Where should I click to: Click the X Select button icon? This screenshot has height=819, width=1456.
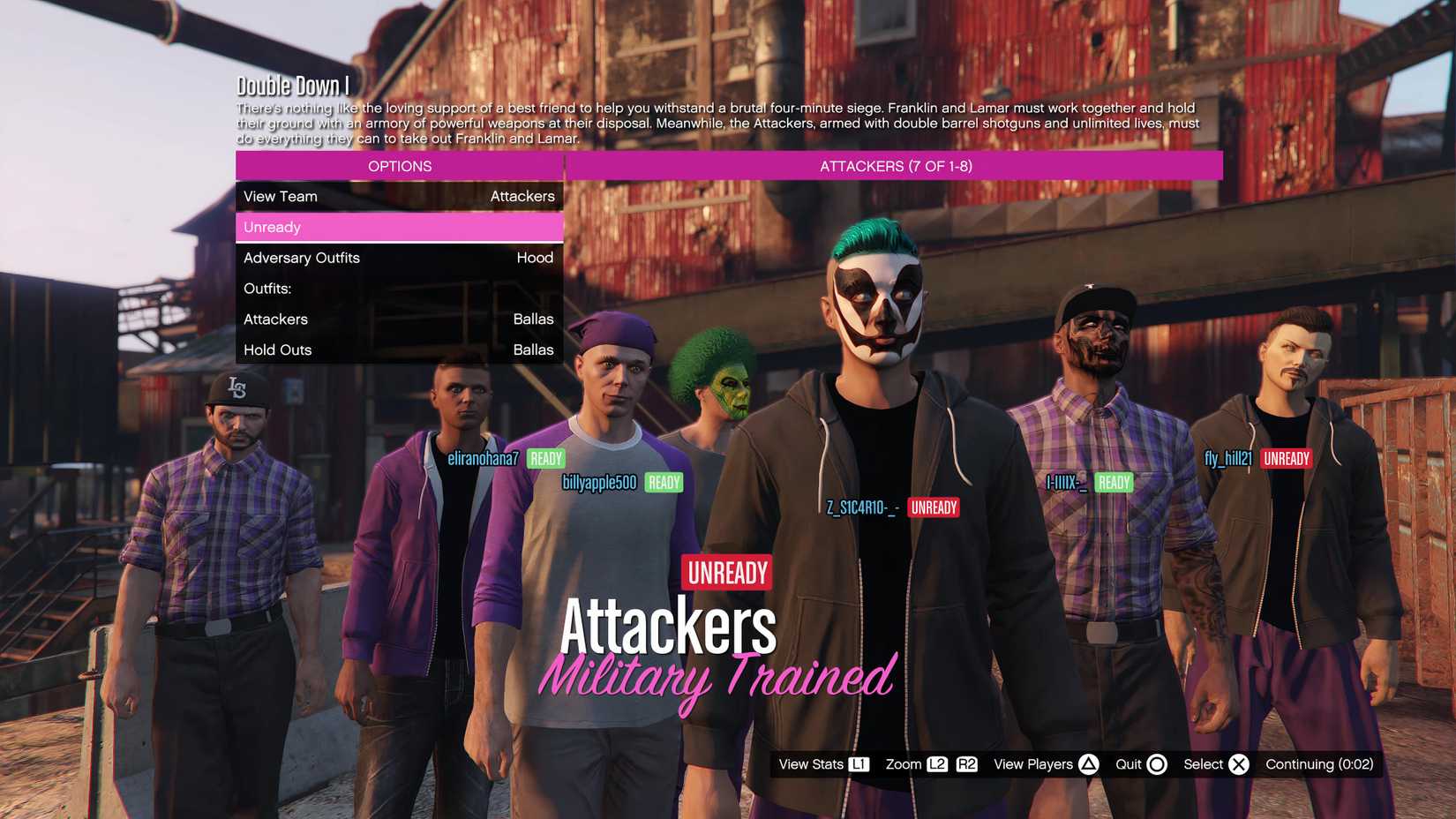1240,764
